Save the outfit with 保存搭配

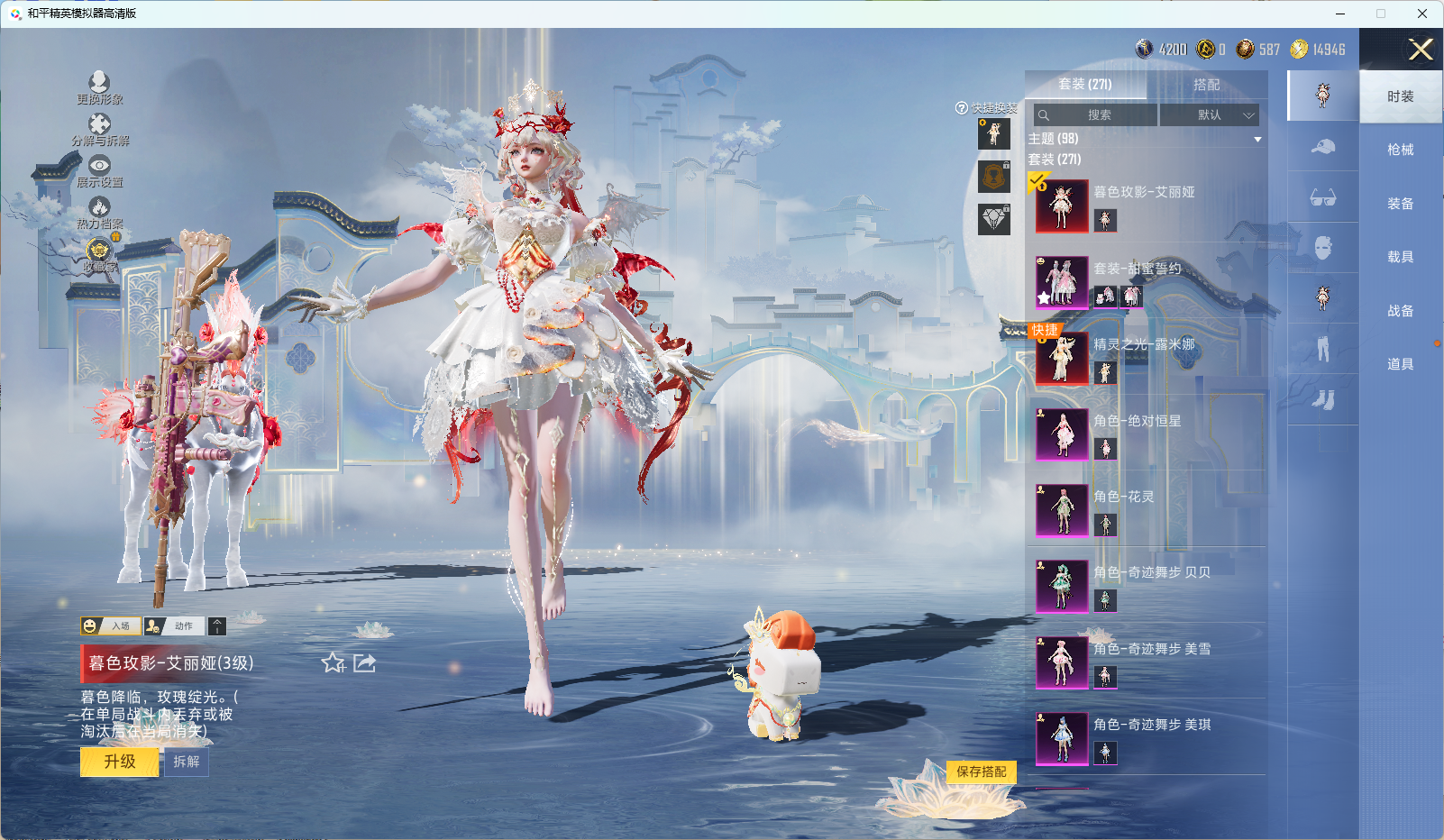[x=981, y=772]
